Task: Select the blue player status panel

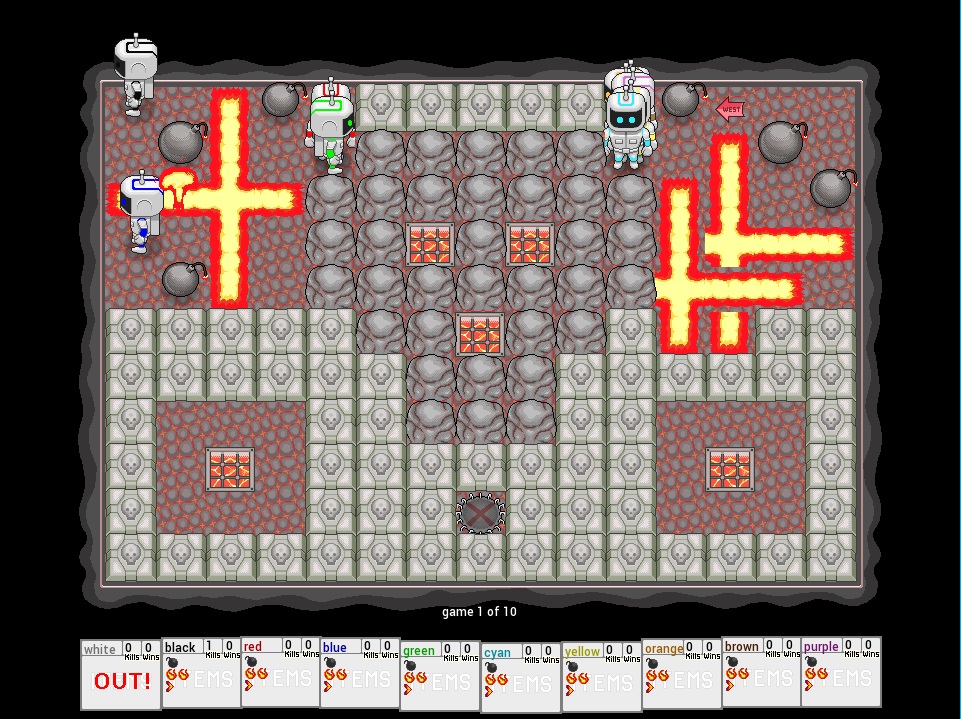Action: (361, 673)
